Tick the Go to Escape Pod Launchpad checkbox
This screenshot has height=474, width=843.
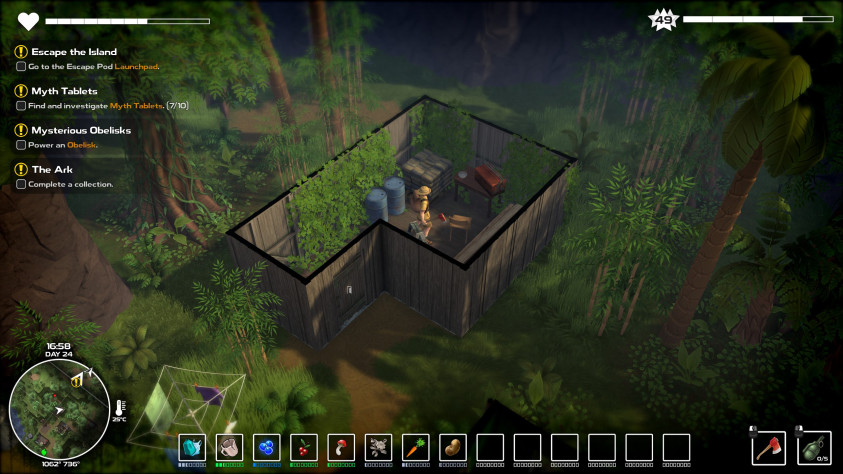[x=21, y=66]
